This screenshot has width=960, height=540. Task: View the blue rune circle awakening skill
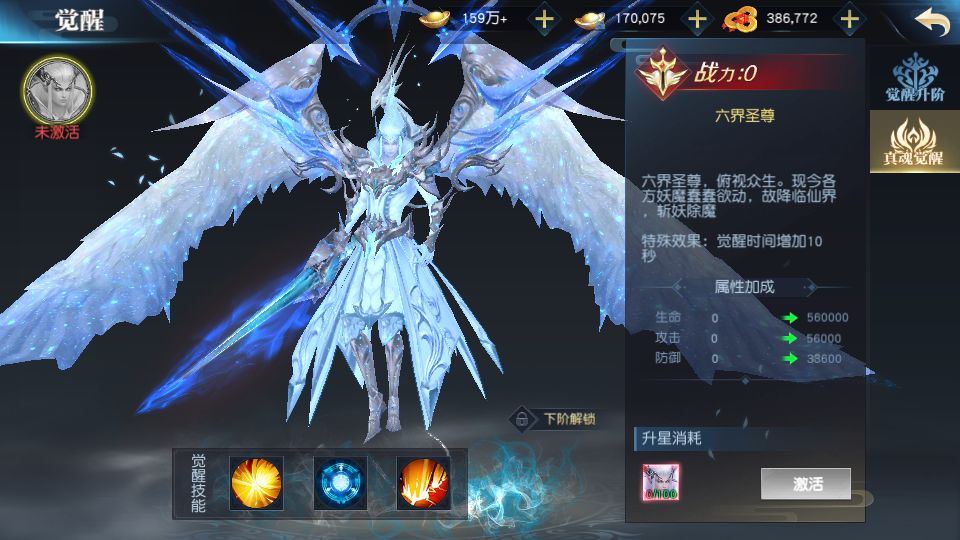[x=339, y=482]
